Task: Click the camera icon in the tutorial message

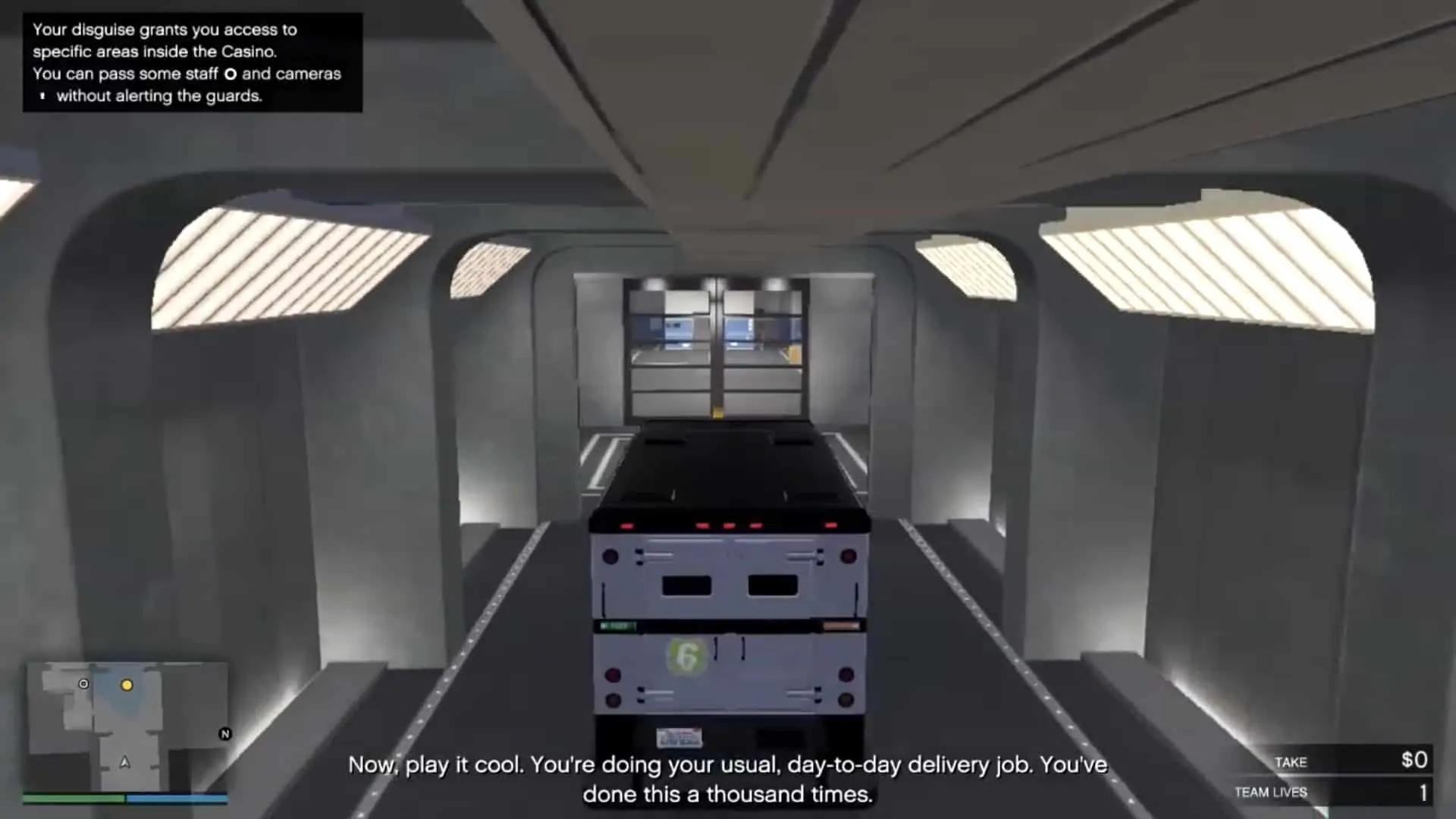Action: (x=42, y=96)
